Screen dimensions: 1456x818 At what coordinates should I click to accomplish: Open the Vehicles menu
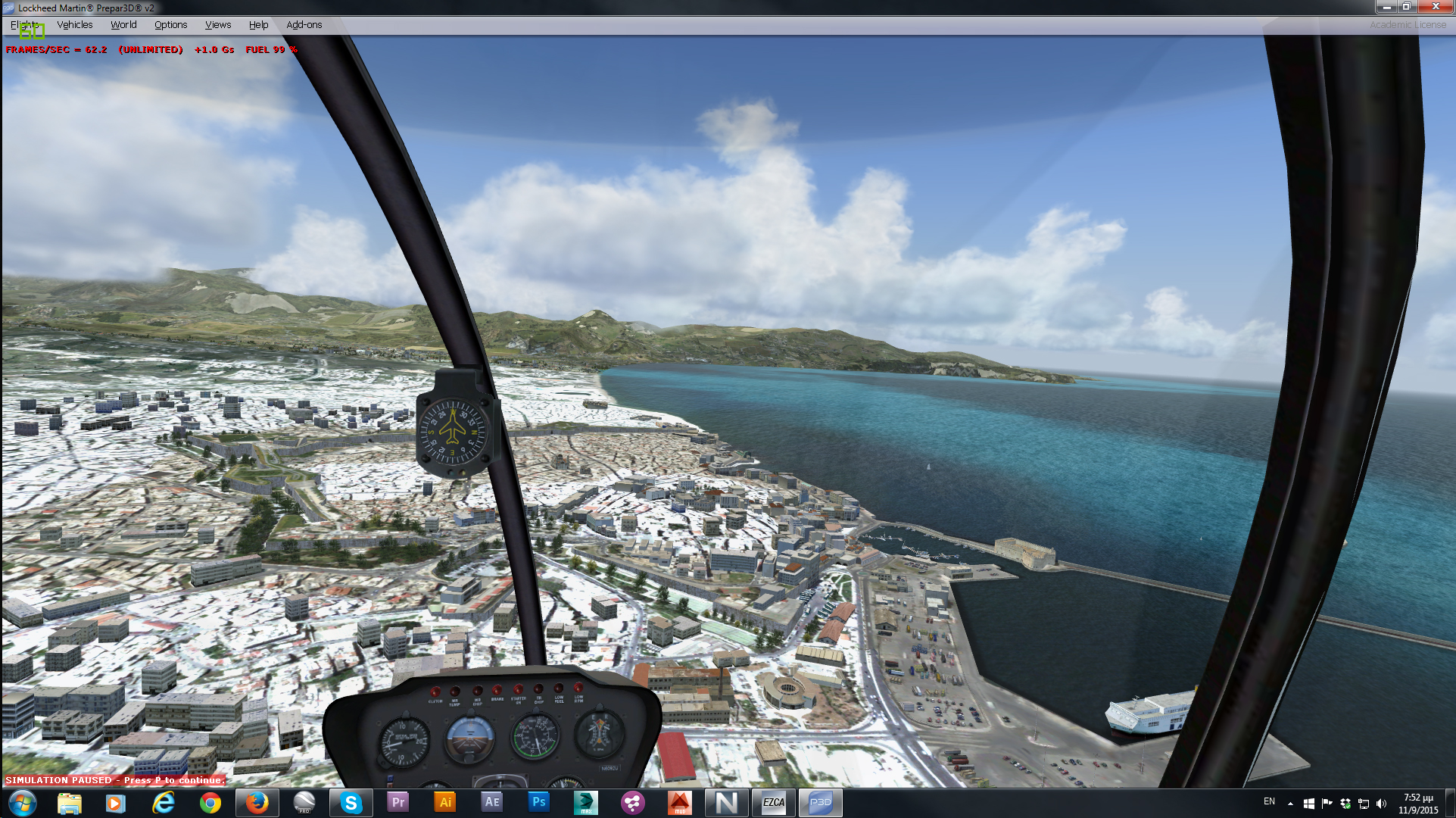click(74, 25)
